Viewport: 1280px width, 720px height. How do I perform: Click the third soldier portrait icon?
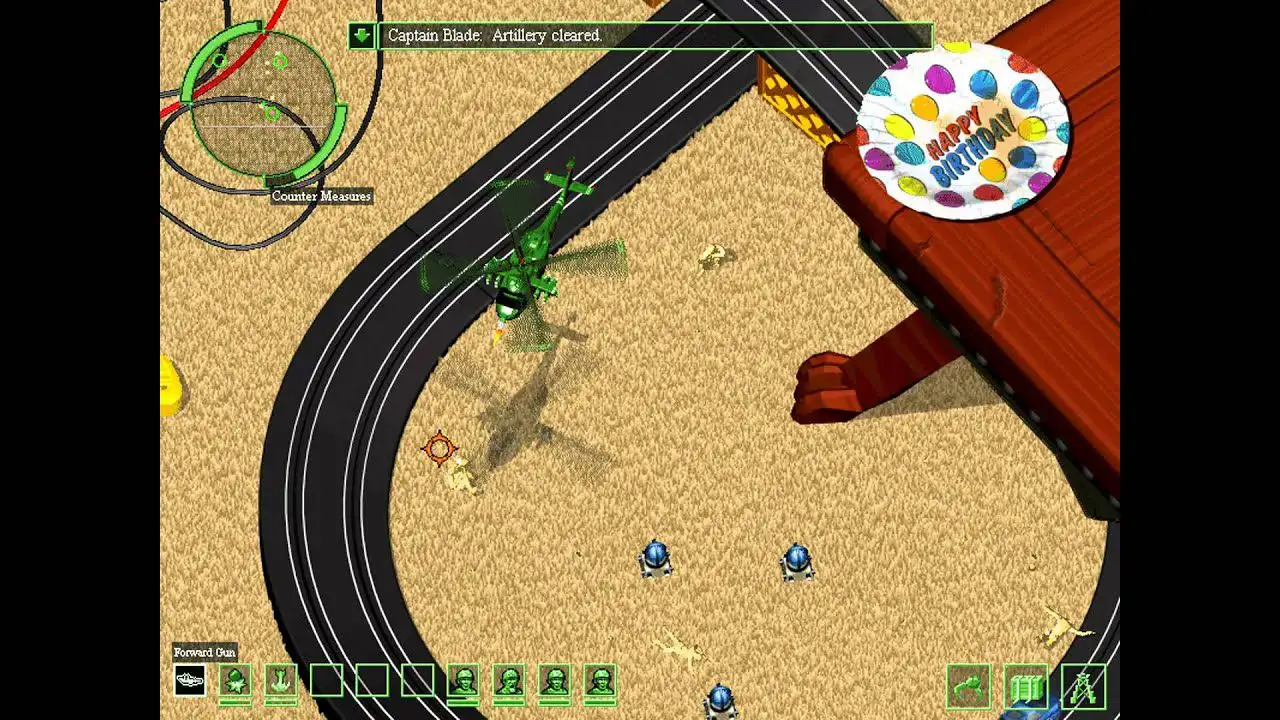click(553, 683)
